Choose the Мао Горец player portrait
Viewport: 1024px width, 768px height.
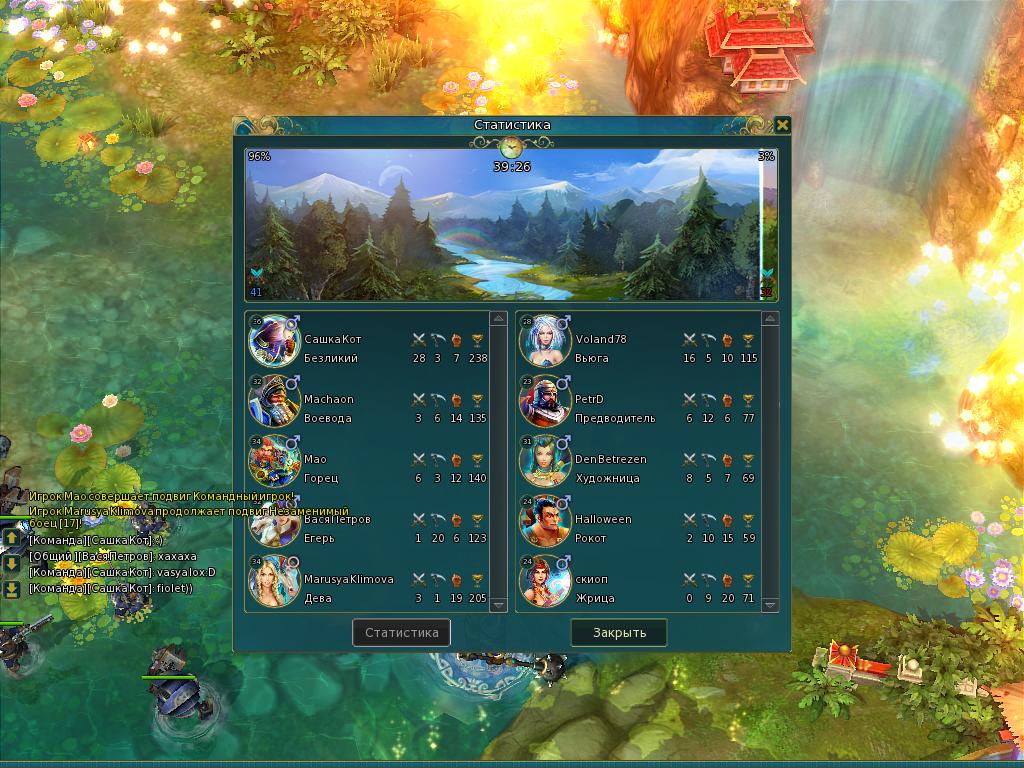pyautogui.click(x=273, y=461)
